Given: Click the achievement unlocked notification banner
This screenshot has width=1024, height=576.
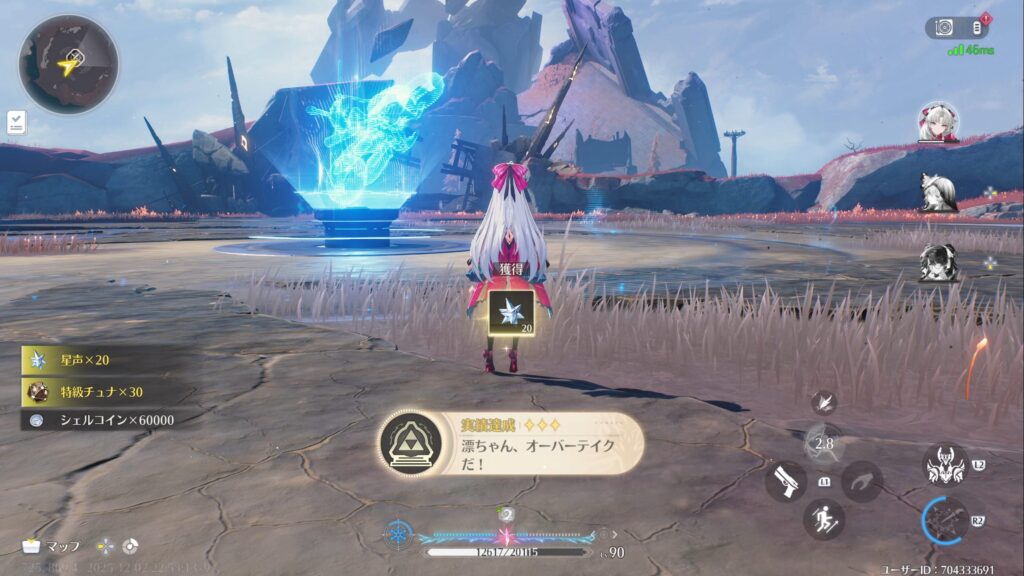Looking at the screenshot, I should 510,443.
